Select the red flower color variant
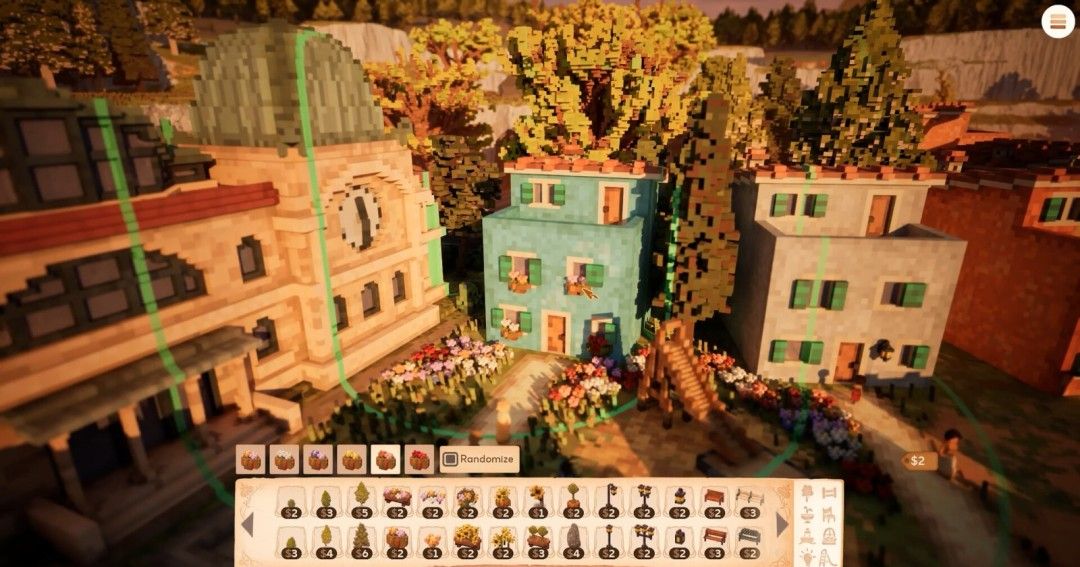This screenshot has width=1080, height=567. (x=419, y=460)
